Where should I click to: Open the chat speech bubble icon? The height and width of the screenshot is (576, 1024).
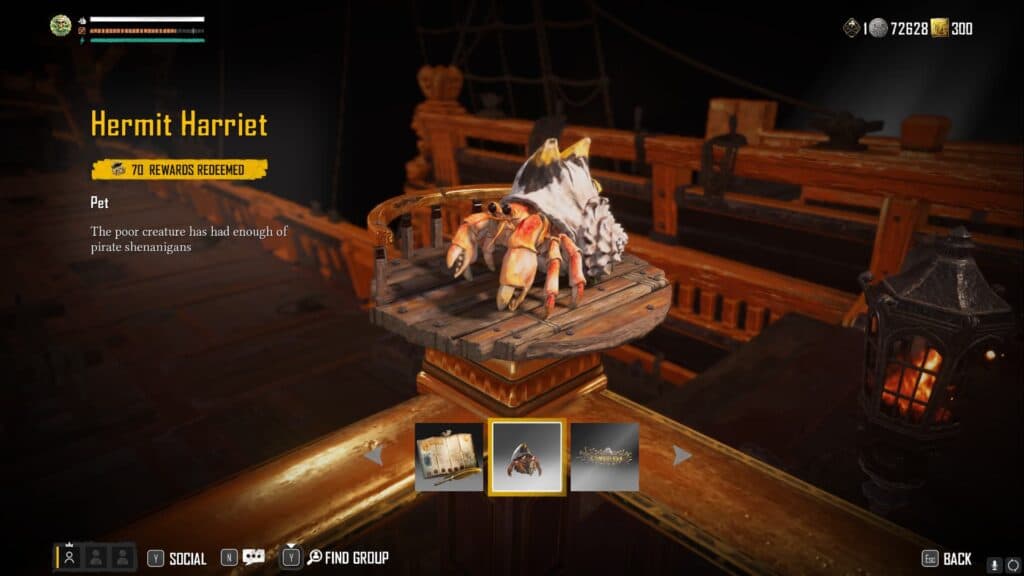coord(253,557)
